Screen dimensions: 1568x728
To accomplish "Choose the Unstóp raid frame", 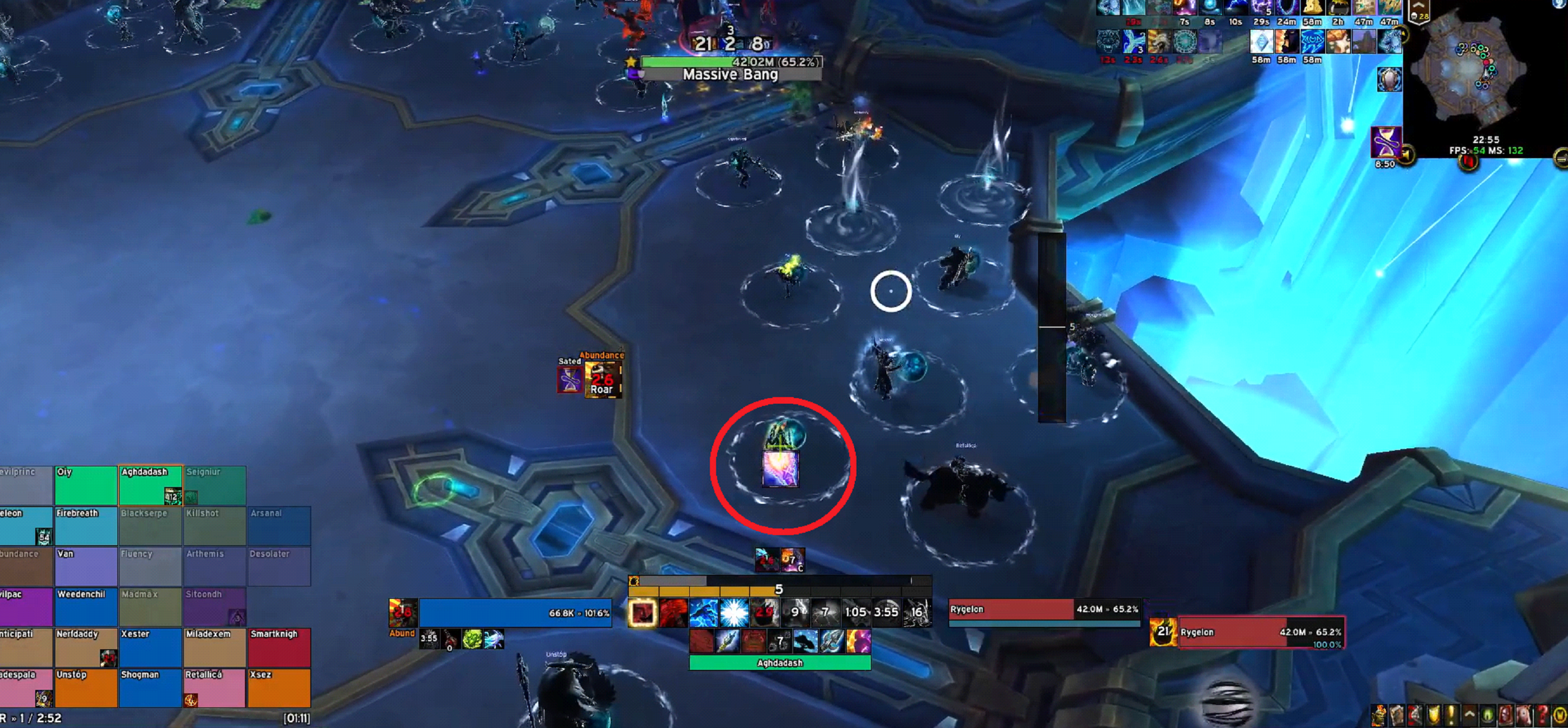I will pyautogui.click(x=86, y=688).
